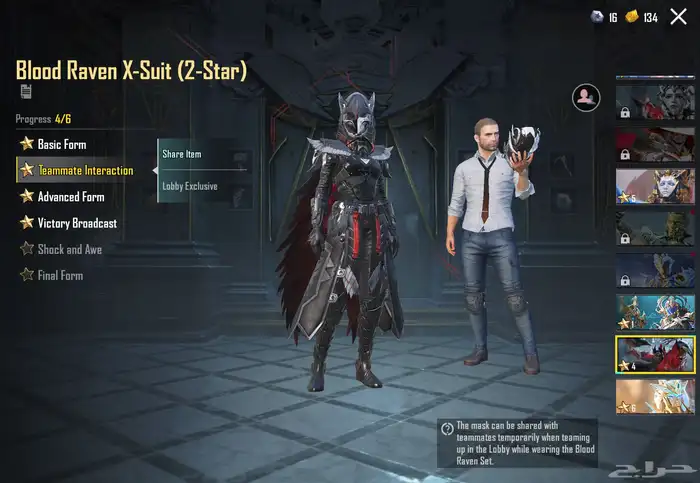Select the highlighted Blood Raven suit thumbnail

coord(655,354)
